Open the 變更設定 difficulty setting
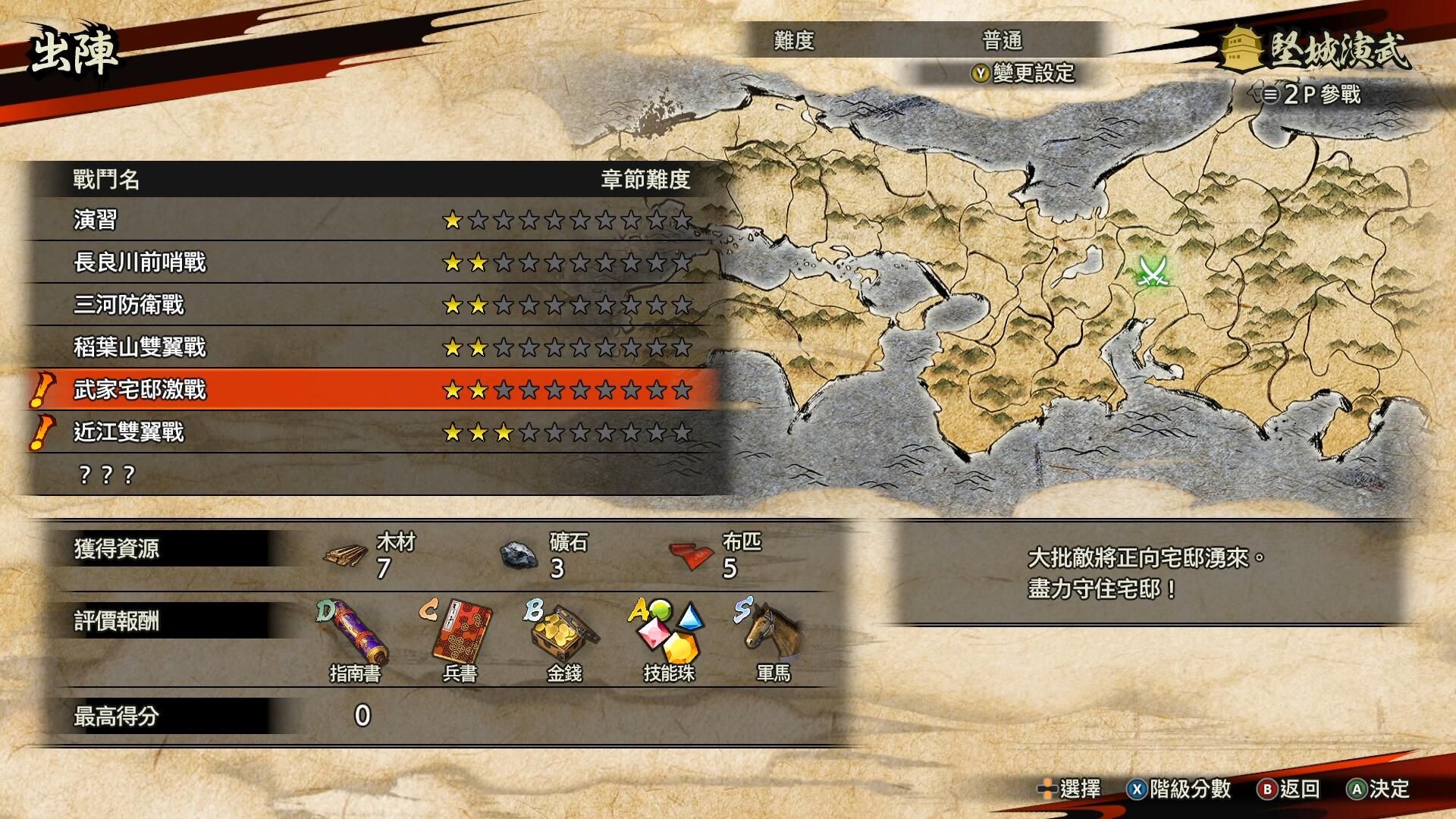 click(x=1024, y=73)
